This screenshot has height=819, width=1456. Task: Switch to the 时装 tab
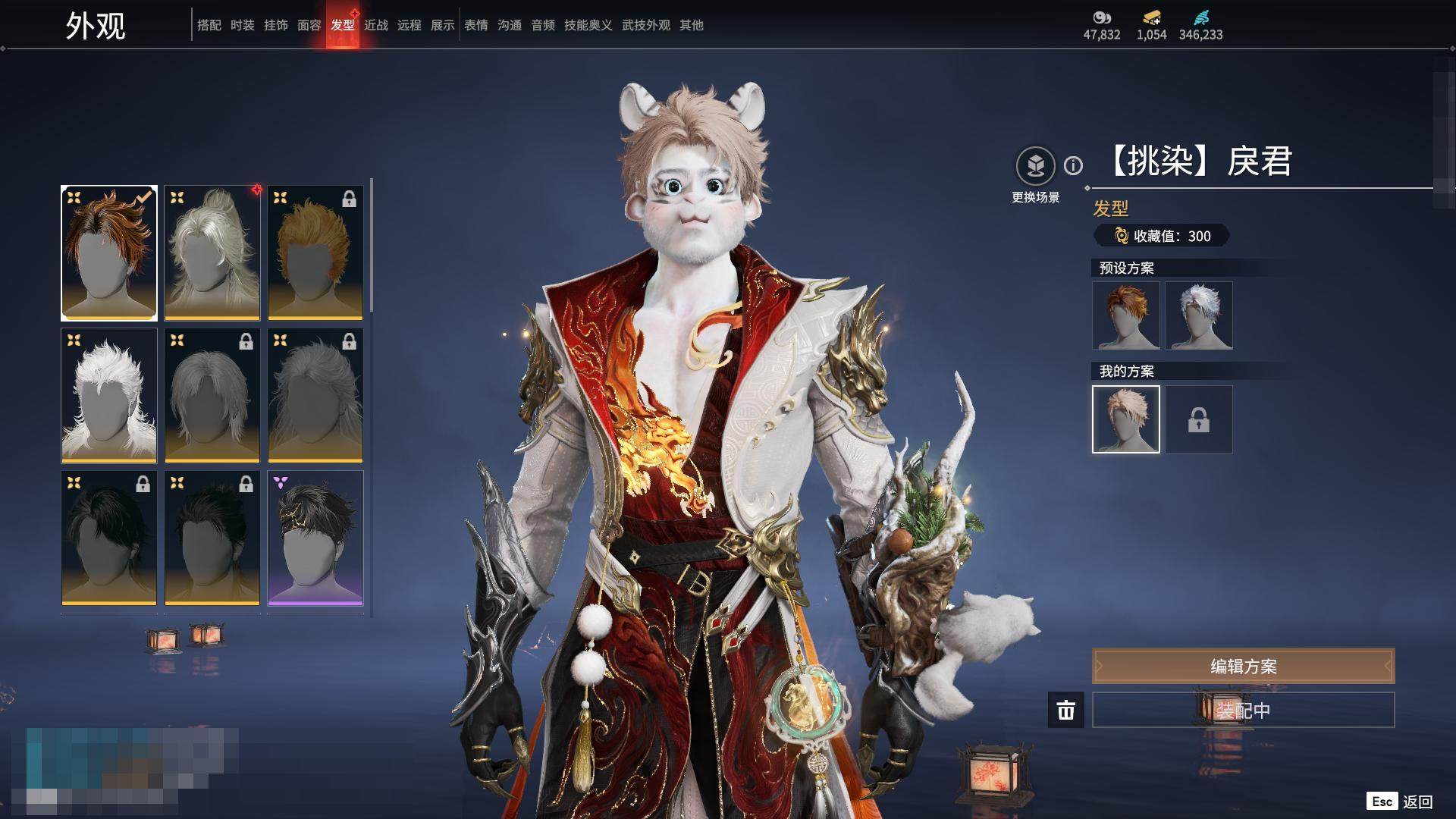tap(243, 25)
